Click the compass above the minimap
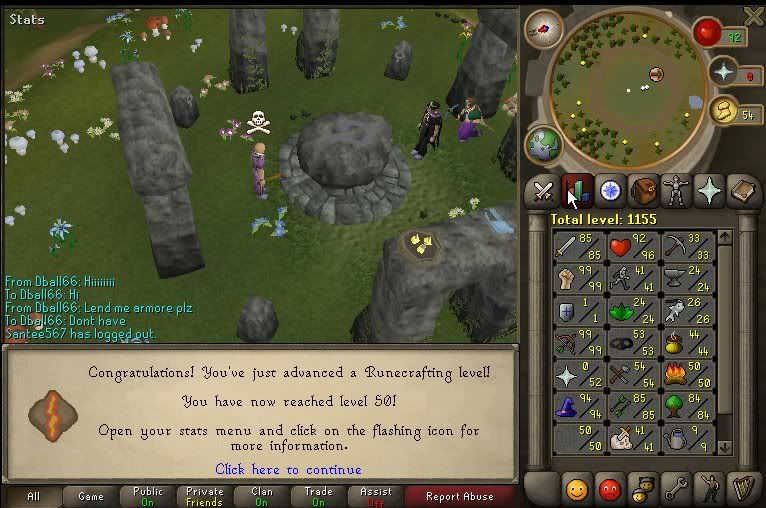 click(544, 29)
